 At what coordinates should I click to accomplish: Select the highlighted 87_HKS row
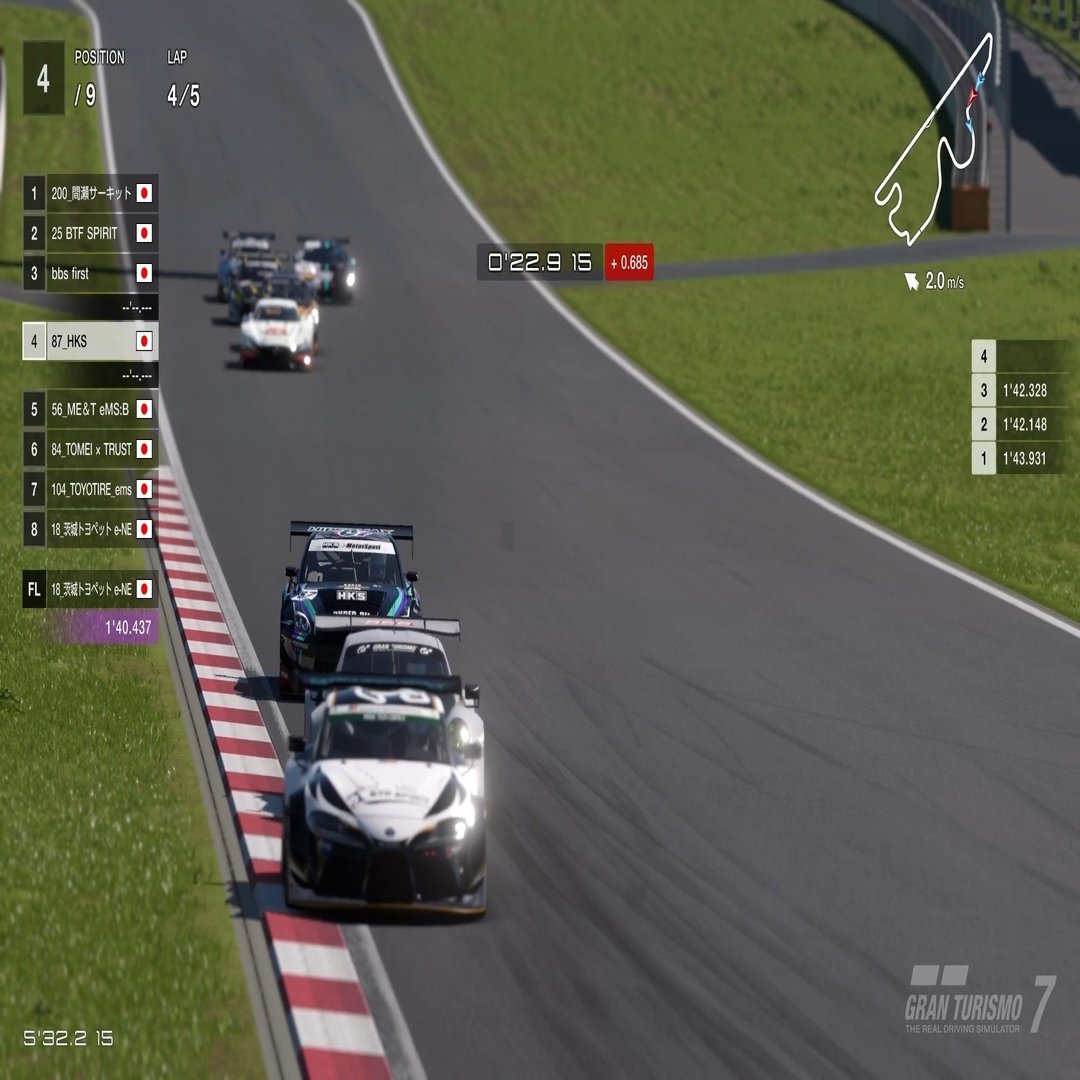(x=91, y=341)
